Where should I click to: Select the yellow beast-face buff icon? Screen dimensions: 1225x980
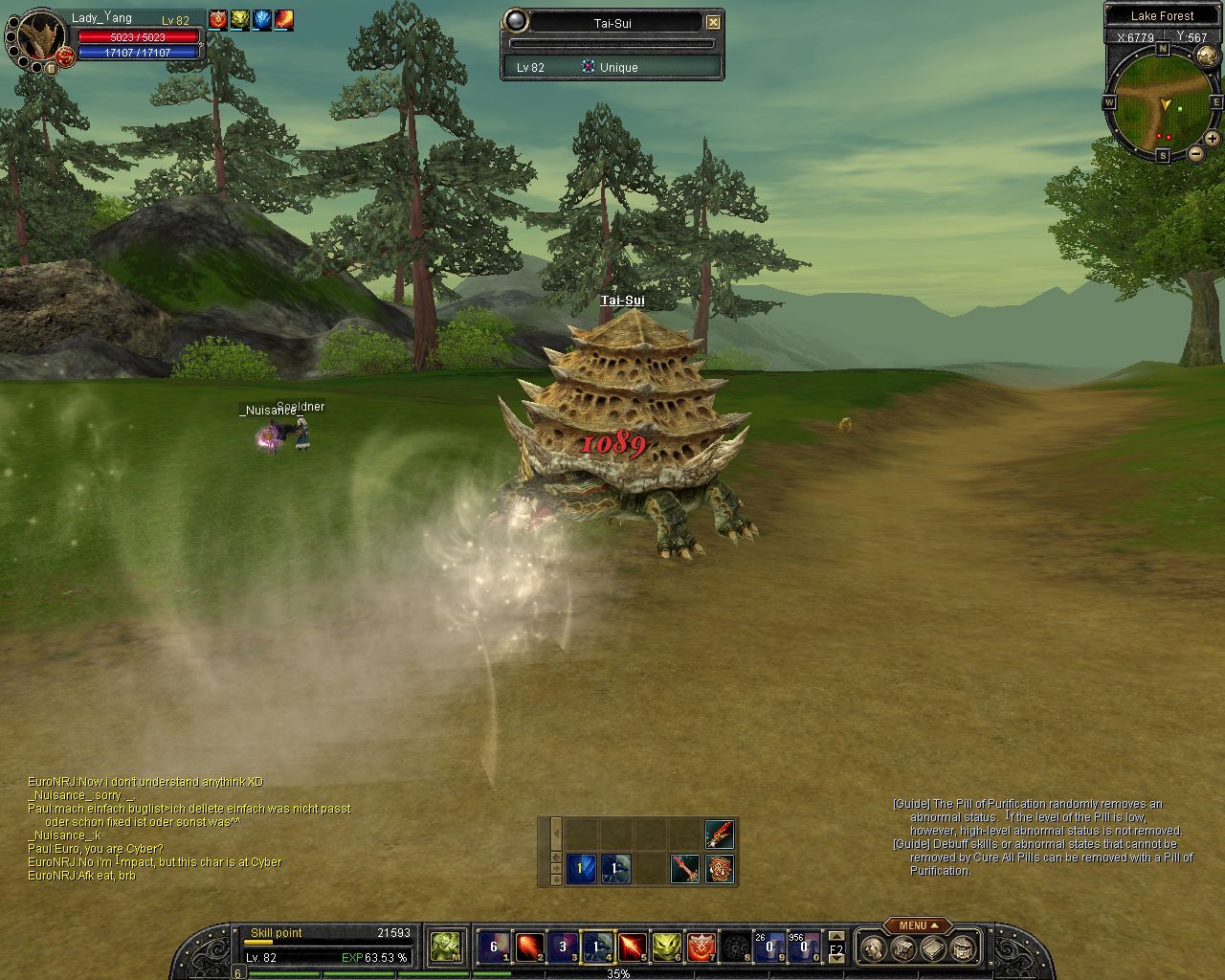click(239, 19)
